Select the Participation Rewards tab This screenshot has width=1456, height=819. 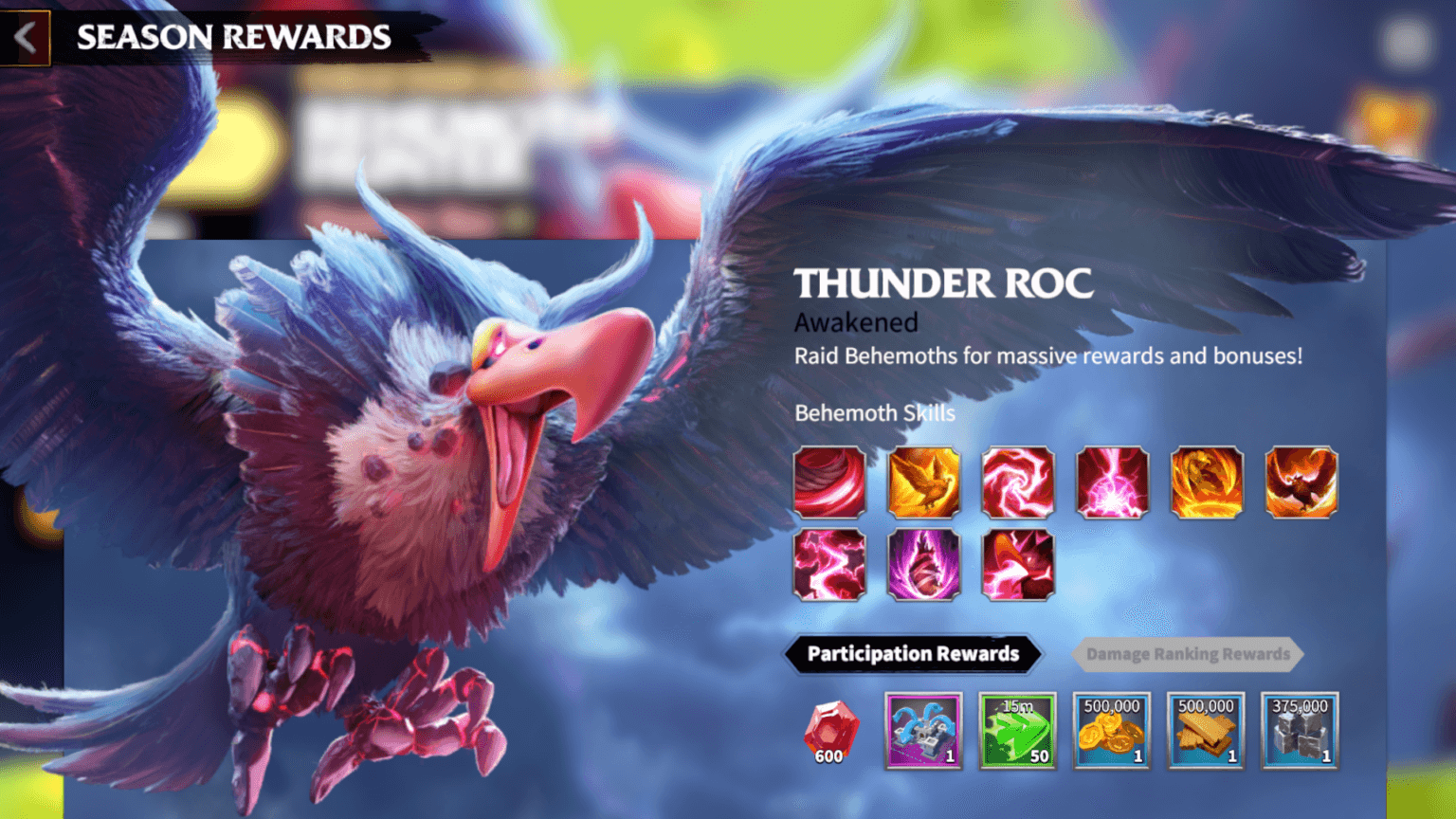[912, 654]
